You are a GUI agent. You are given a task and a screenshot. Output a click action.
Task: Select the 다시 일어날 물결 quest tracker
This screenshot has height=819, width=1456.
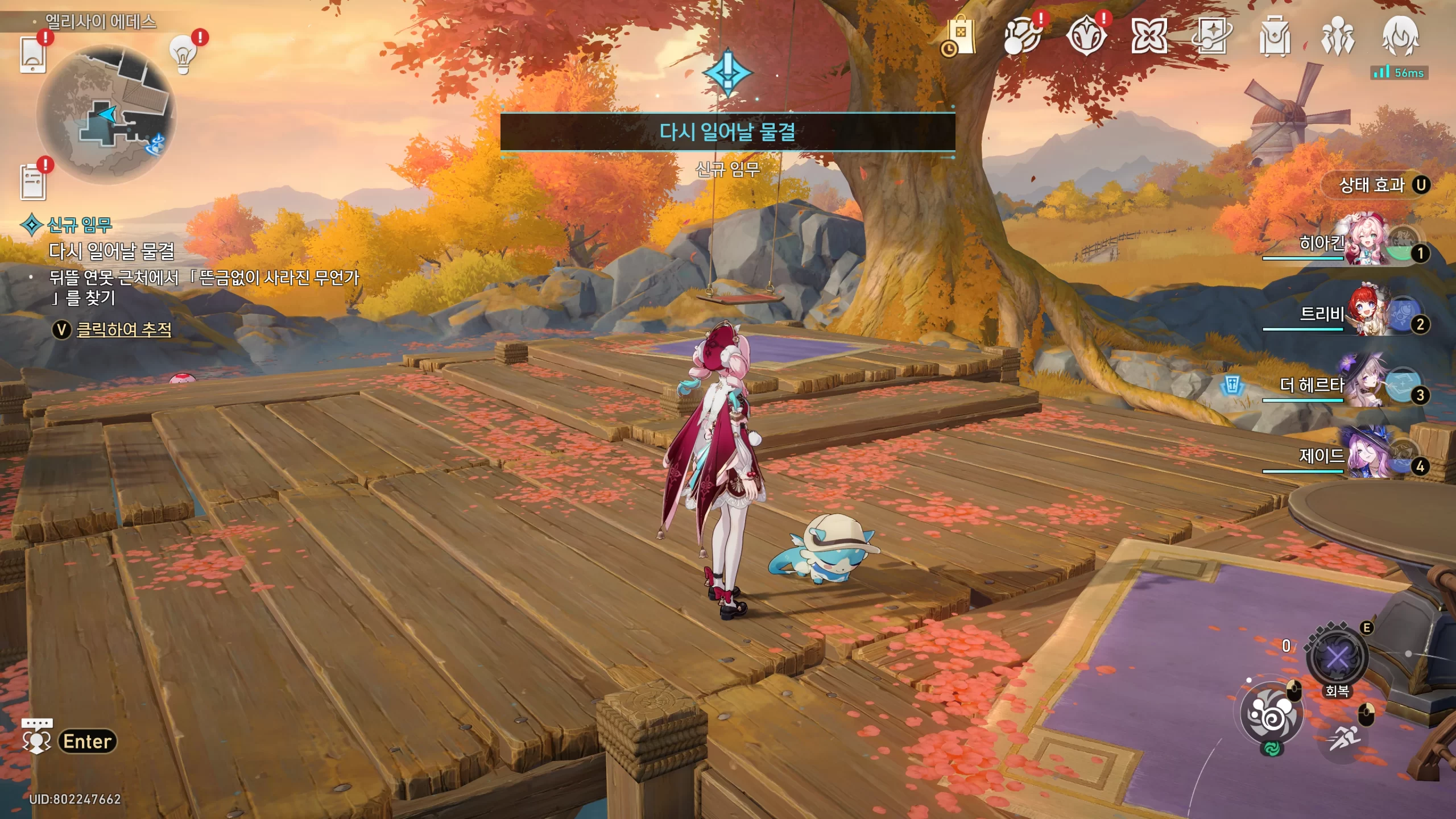[111, 251]
